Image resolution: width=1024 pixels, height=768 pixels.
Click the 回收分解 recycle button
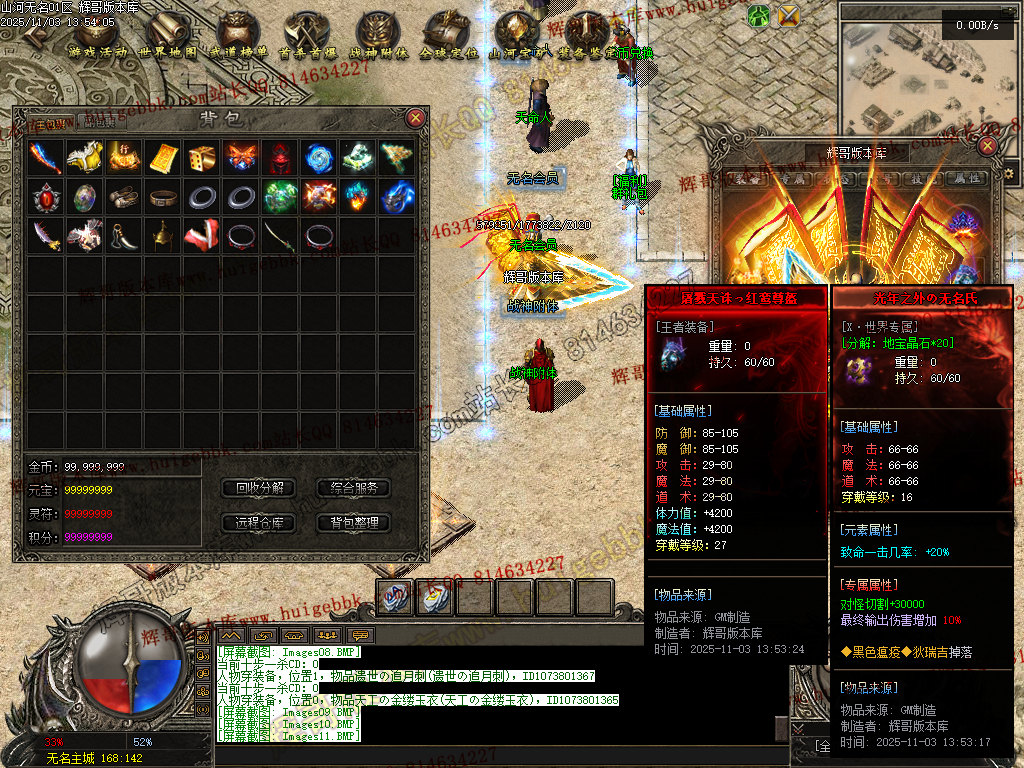click(x=259, y=488)
